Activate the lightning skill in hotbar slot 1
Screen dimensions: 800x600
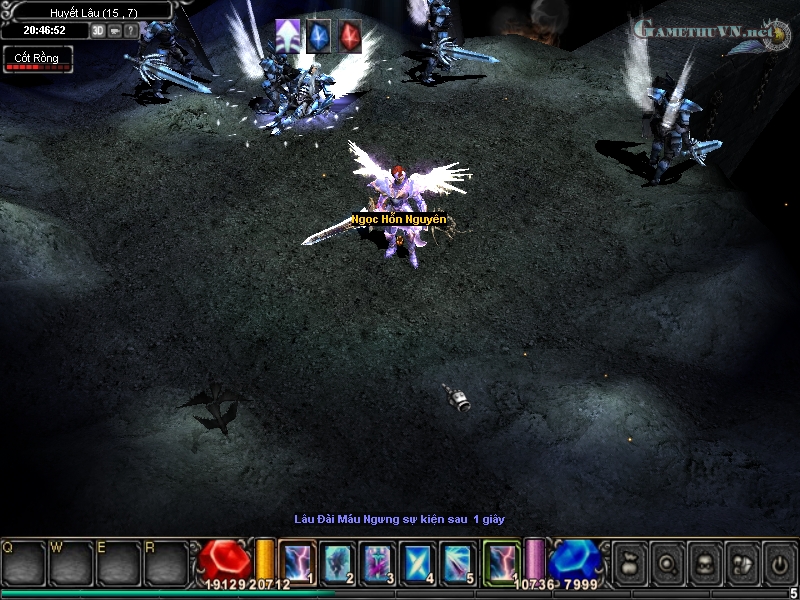(298, 562)
